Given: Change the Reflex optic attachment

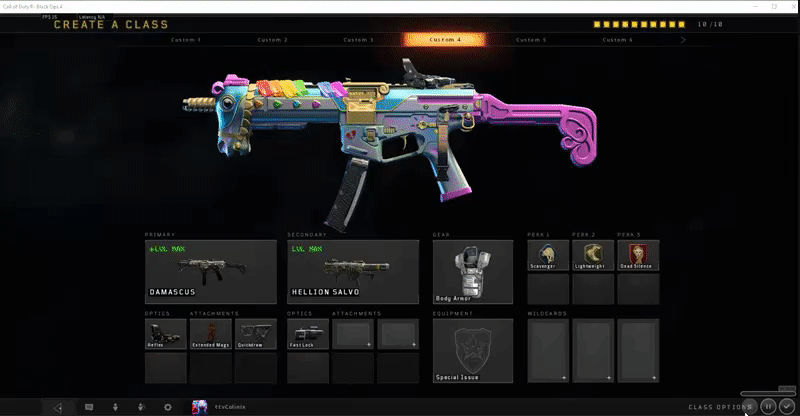Looking at the screenshot, I should pyautogui.click(x=165, y=333).
